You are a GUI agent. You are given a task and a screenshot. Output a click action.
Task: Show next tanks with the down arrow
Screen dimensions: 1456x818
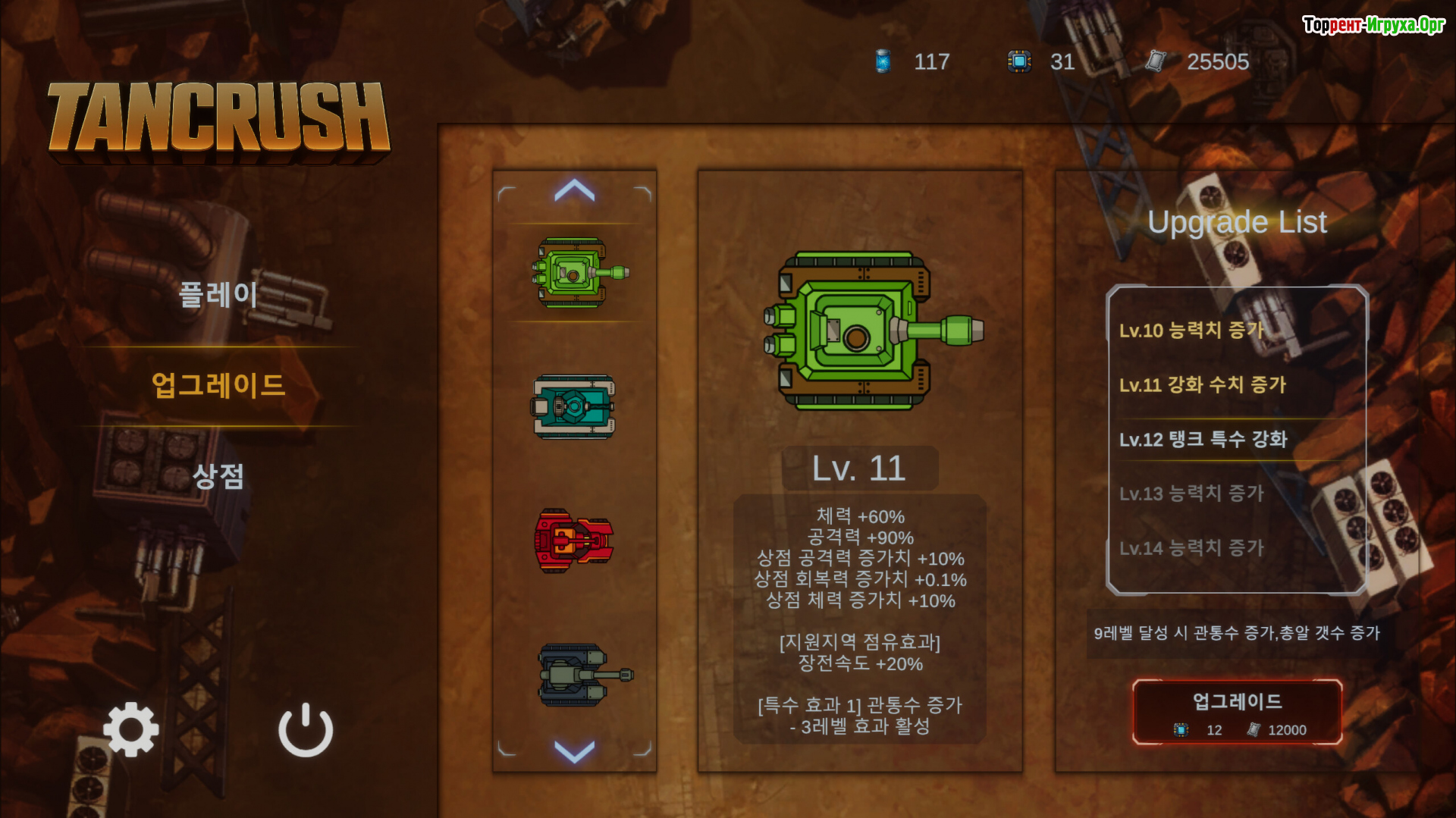point(574,751)
